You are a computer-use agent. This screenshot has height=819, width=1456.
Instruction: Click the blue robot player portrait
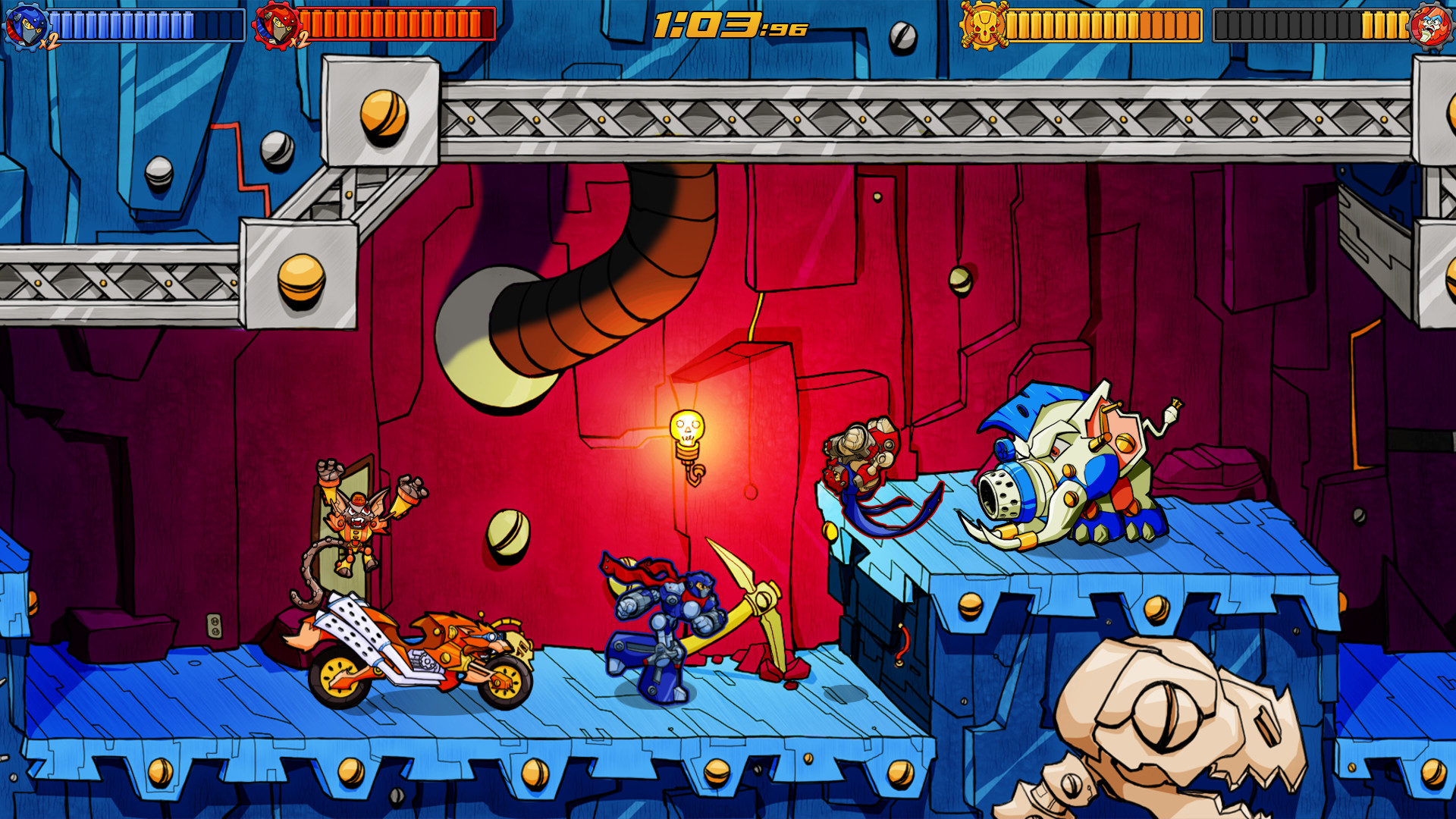(x=25, y=26)
